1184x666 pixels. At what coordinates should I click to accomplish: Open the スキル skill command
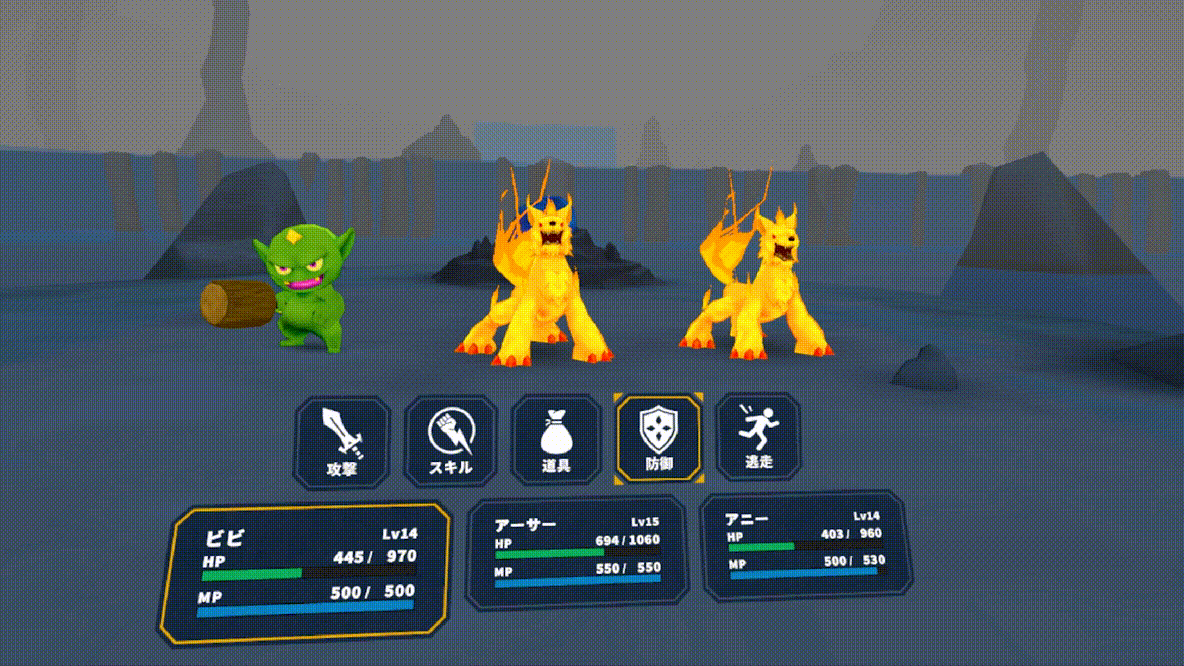(x=450, y=441)
